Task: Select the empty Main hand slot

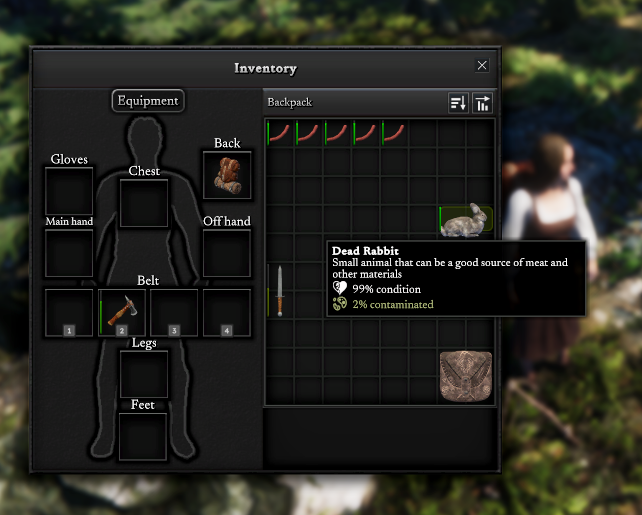Action: (x=69, y=253)
